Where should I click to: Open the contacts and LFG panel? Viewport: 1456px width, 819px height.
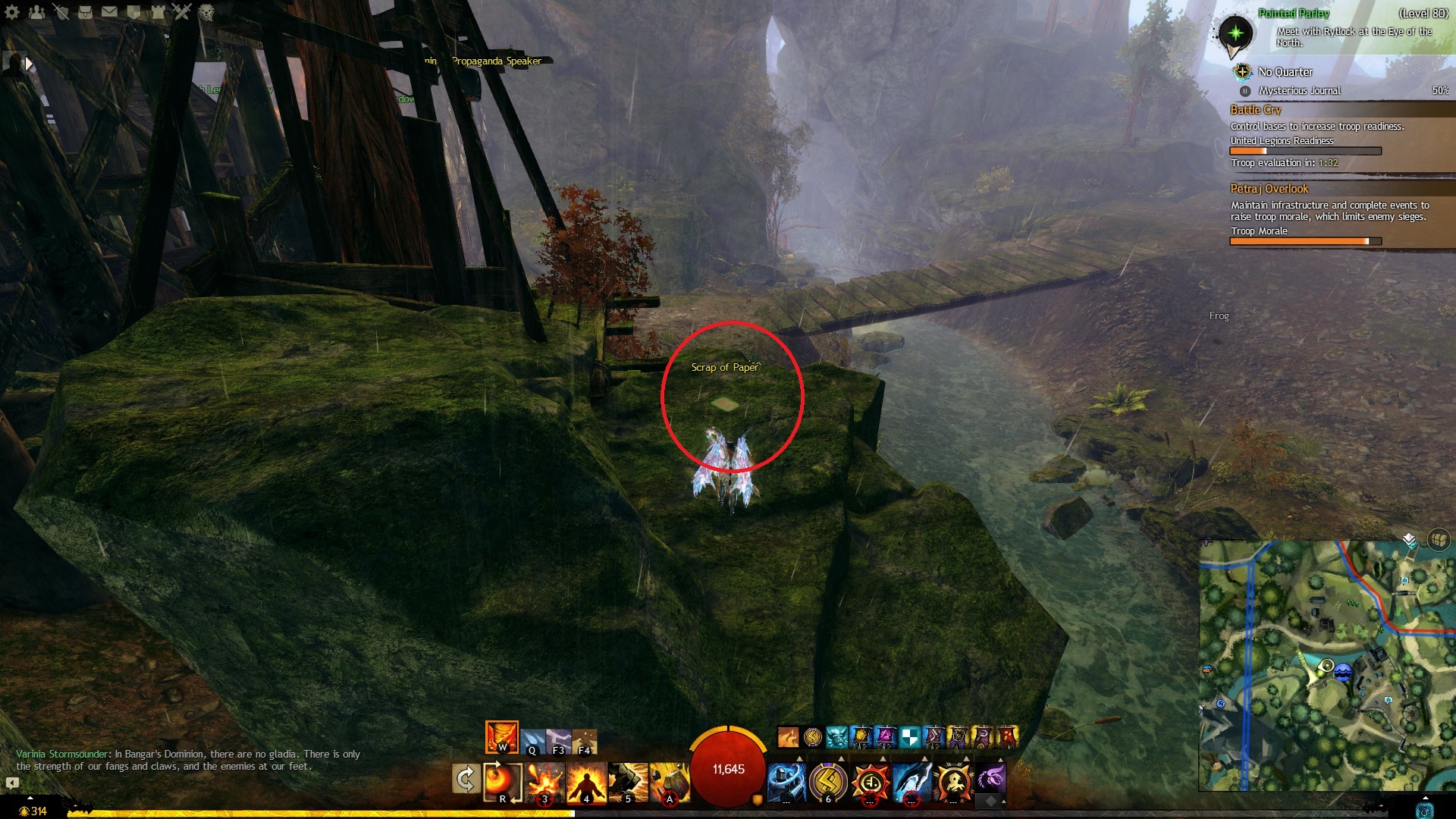(x=36, y=12)
